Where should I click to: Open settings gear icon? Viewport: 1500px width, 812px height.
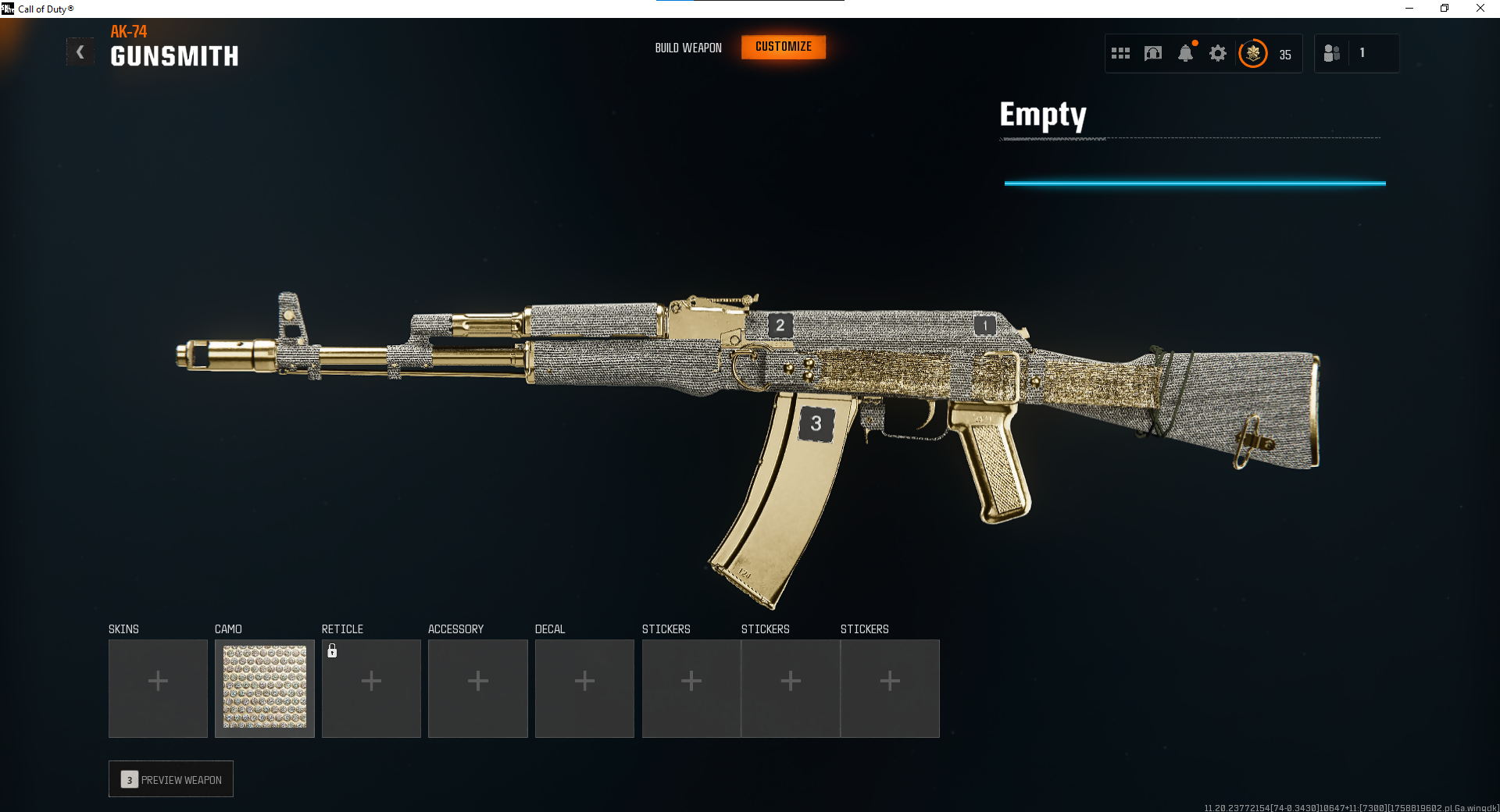[x=1217, y=53]
